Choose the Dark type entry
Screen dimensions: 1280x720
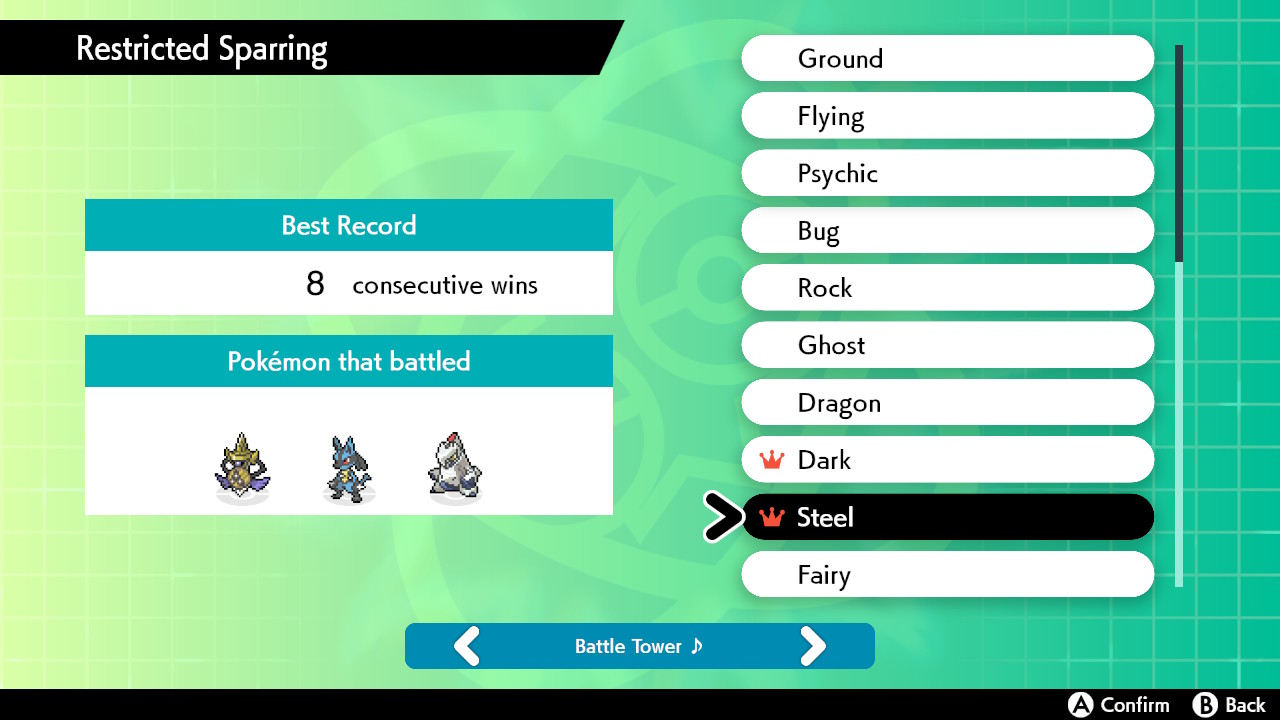click(947, 460)
